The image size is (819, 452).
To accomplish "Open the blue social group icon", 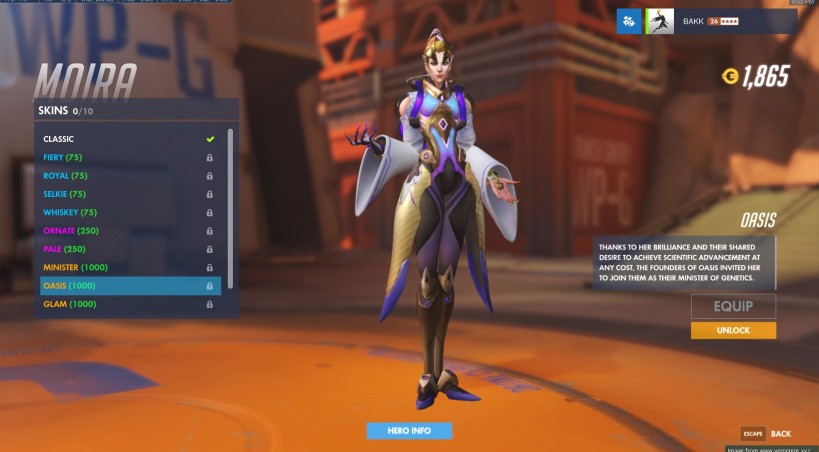I will tap(629, 21).
